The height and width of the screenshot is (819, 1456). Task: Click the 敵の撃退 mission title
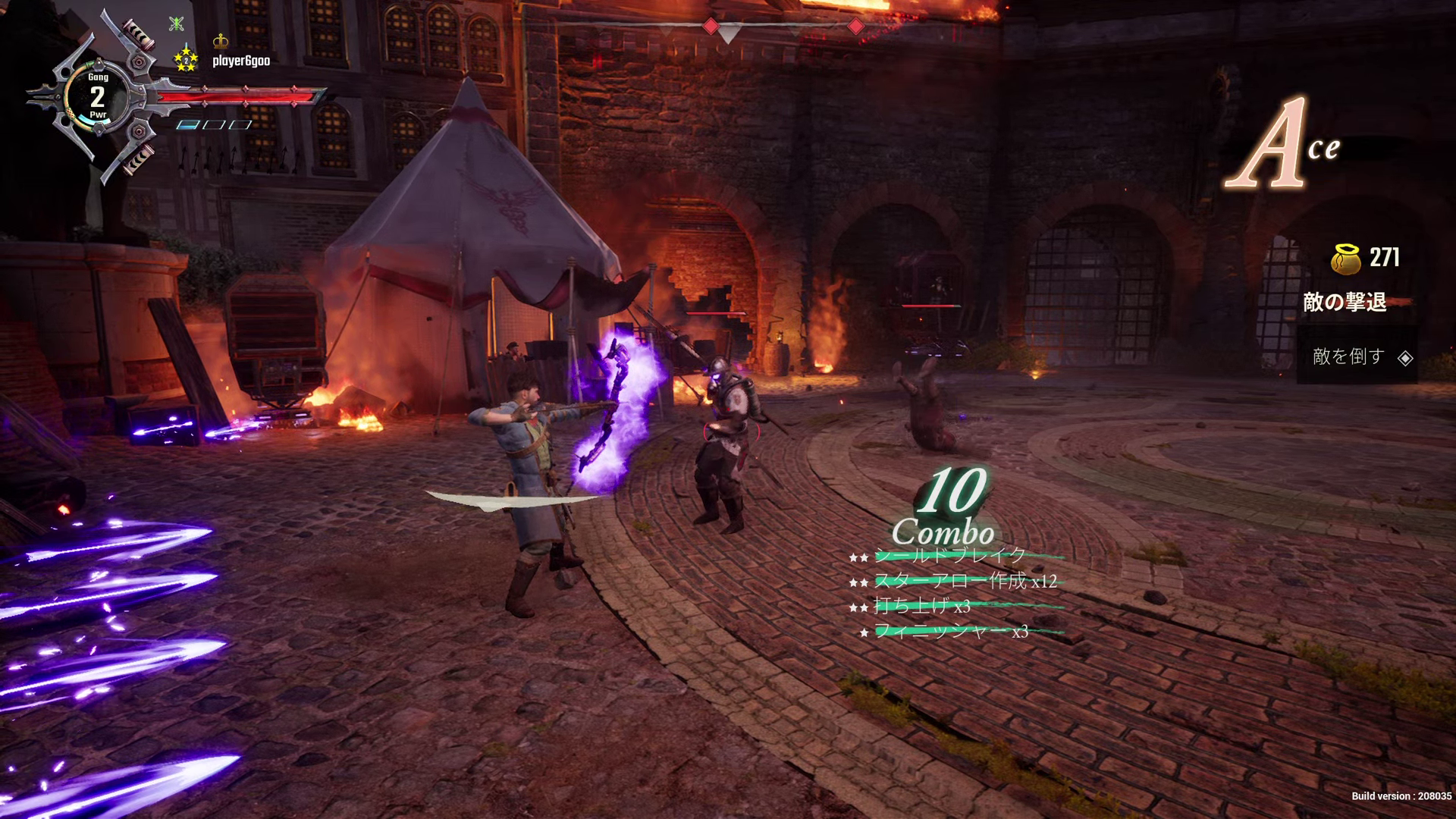(x=1345, y=302)
